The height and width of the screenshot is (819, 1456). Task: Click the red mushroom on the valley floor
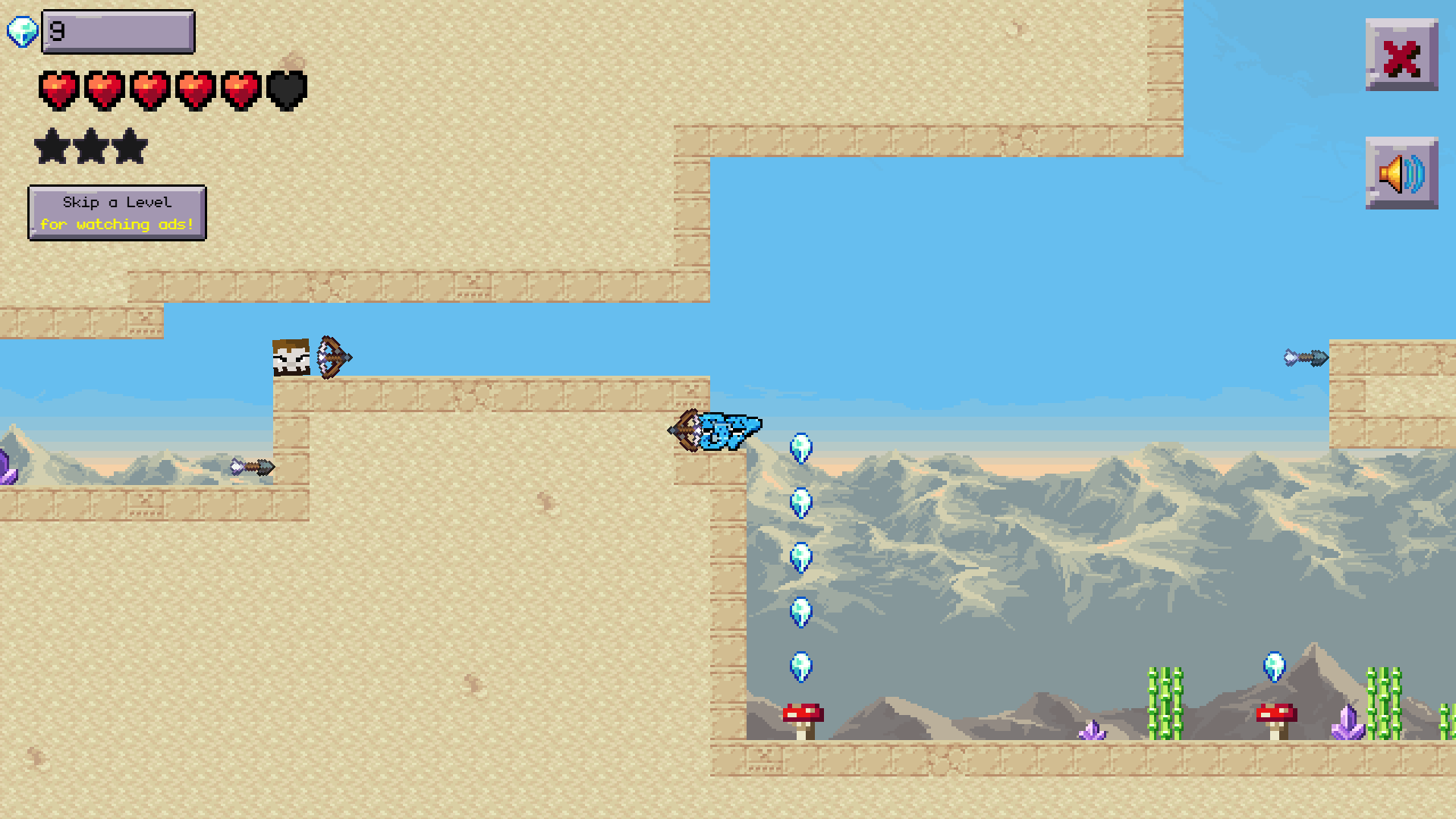[803, 715]
